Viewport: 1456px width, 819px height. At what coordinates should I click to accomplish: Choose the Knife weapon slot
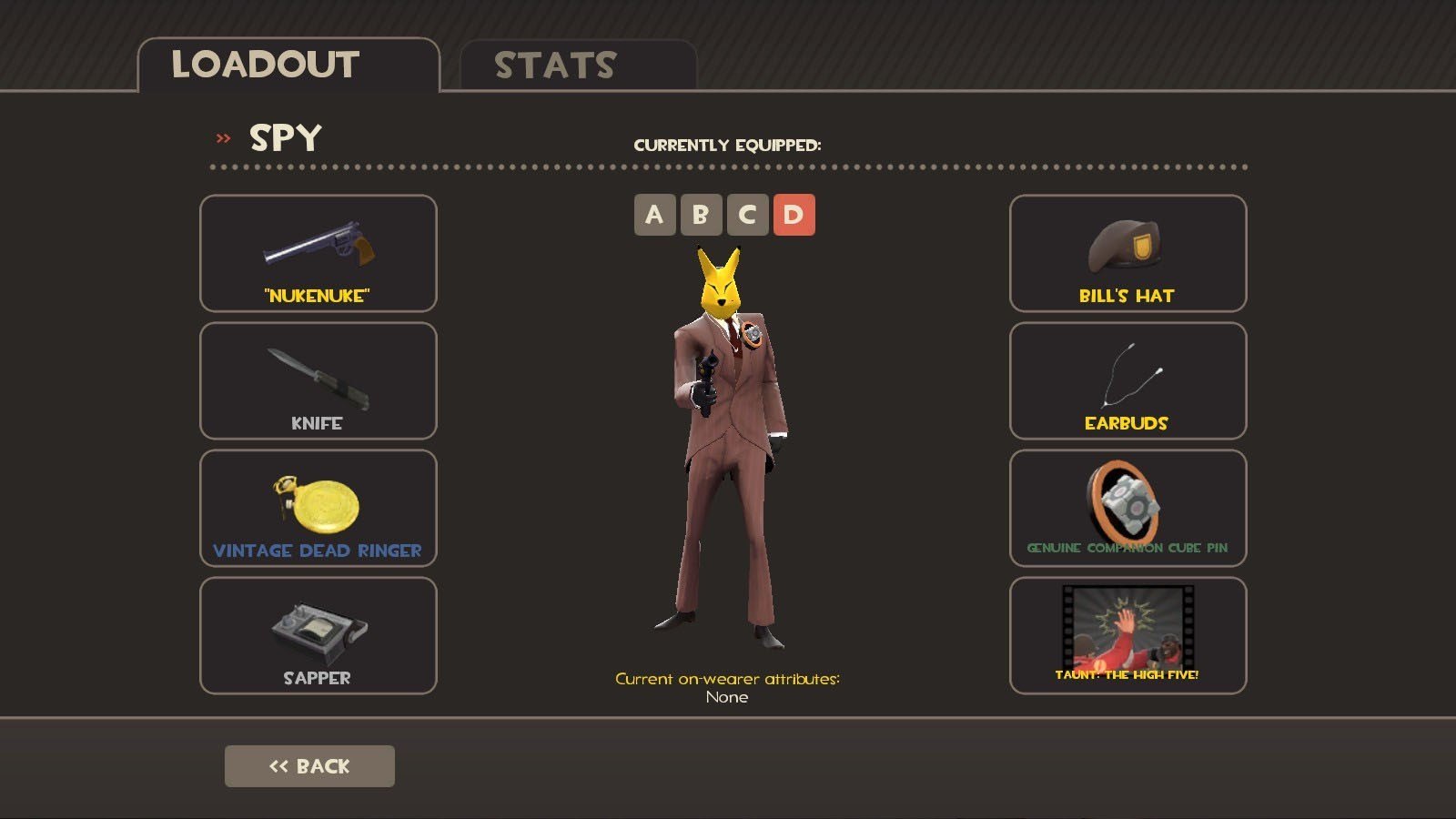coord(318,381)
